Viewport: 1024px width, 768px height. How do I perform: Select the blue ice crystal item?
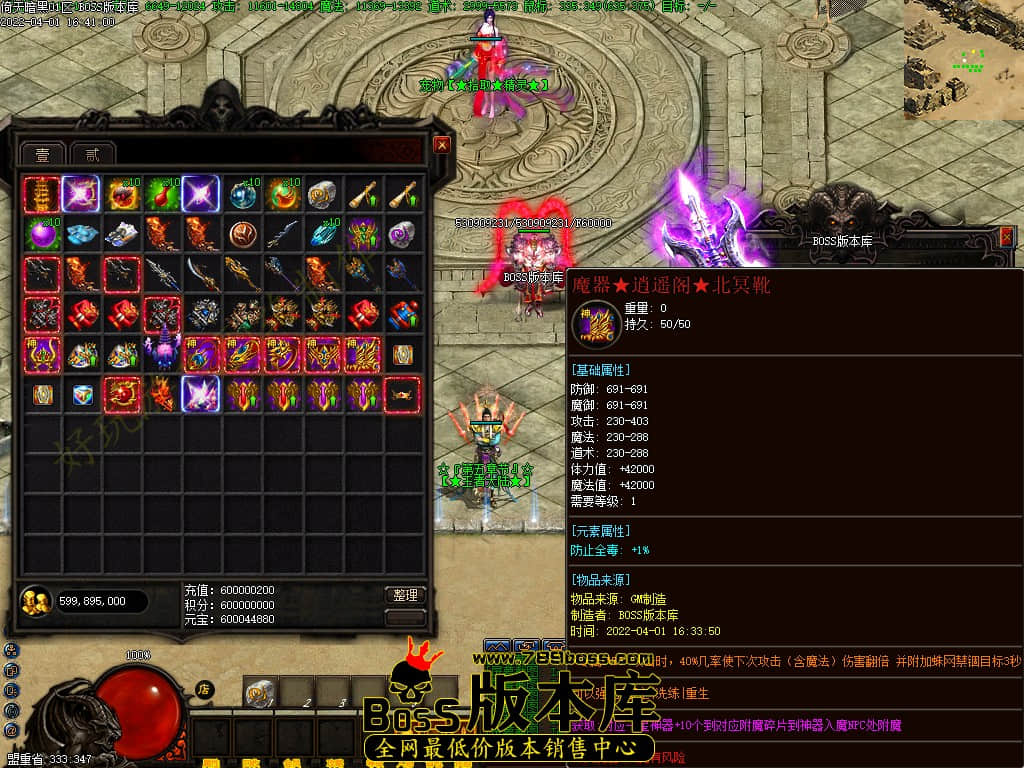[x=82, y=234]
